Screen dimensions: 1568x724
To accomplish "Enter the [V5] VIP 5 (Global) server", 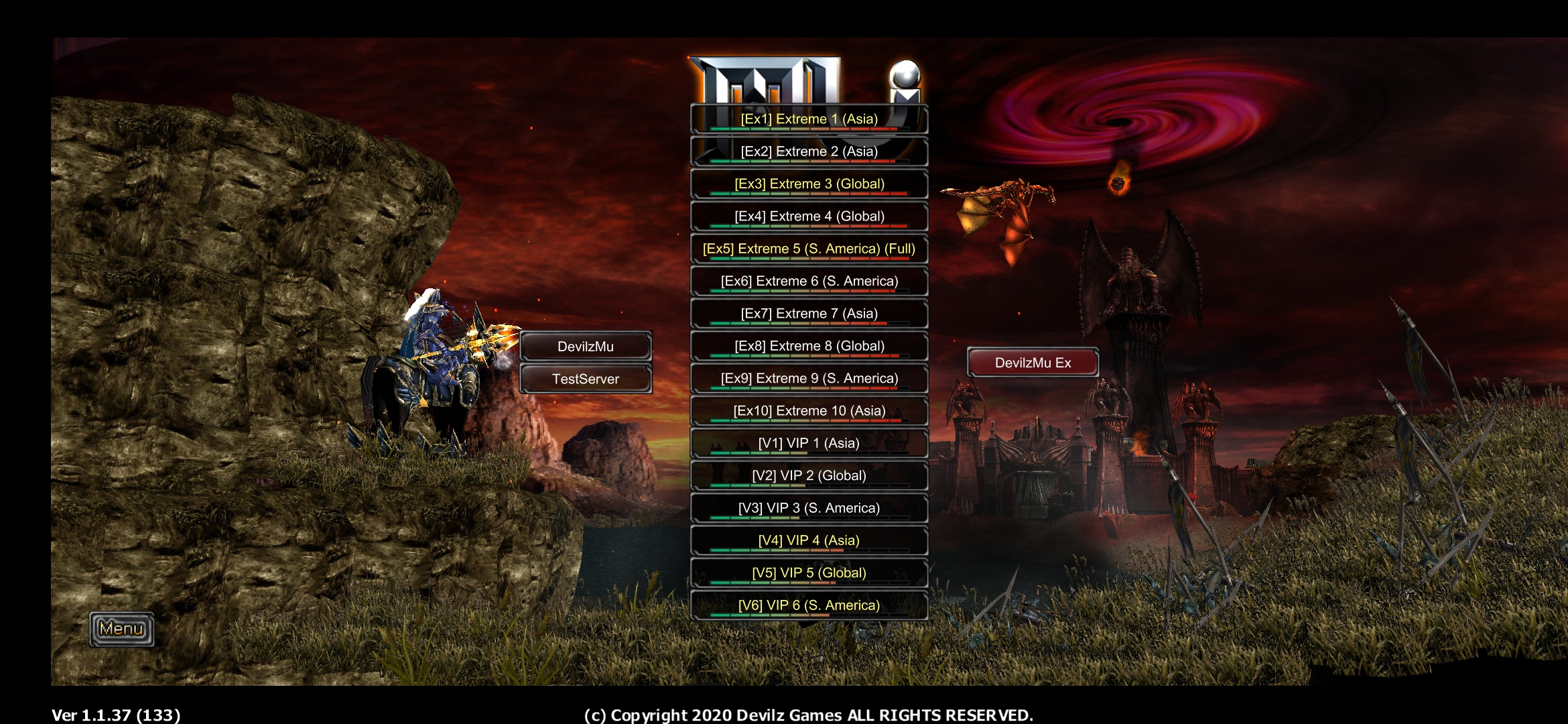I will 809,572.
